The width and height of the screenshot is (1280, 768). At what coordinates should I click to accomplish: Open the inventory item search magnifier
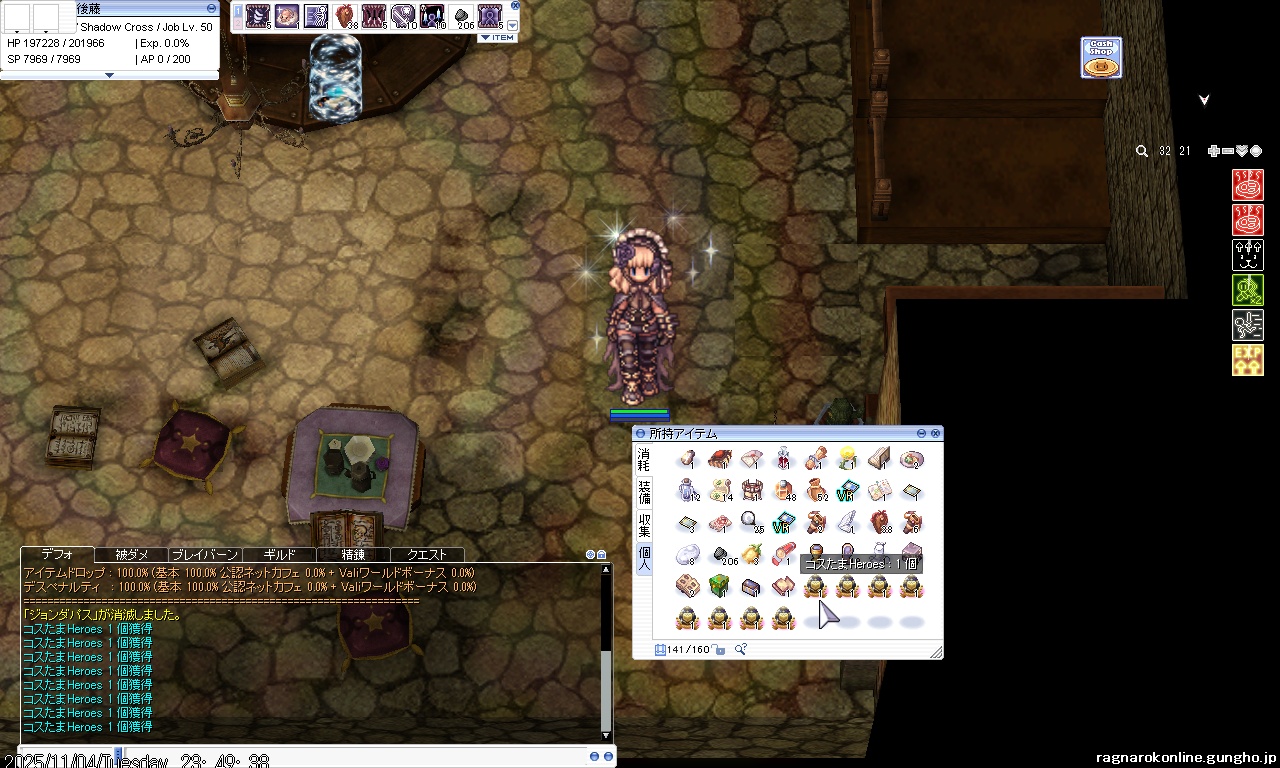(740, 650)
